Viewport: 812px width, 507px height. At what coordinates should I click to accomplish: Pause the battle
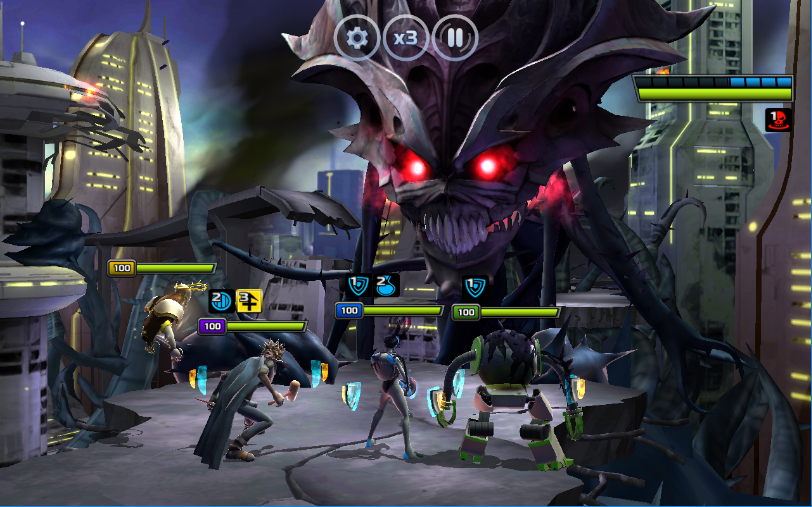pyautogui.click(x=455, y=39)
